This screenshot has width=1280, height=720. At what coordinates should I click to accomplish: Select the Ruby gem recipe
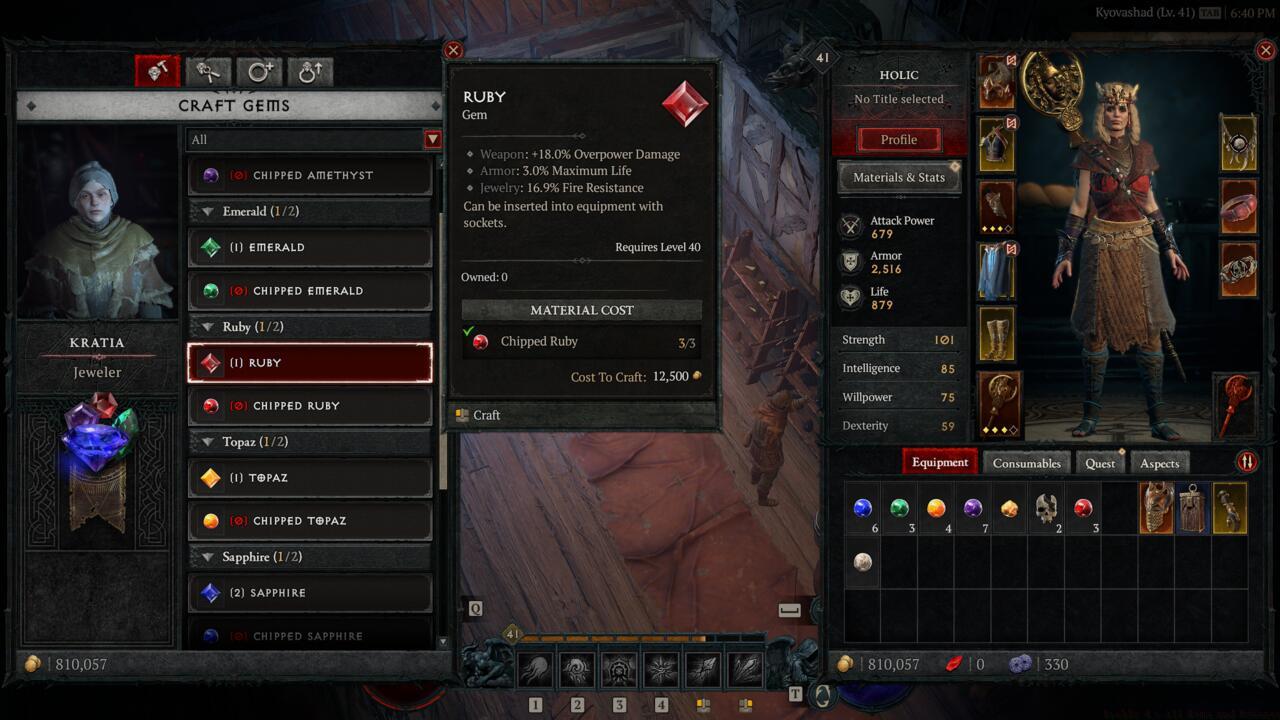(x=310, y=363)
